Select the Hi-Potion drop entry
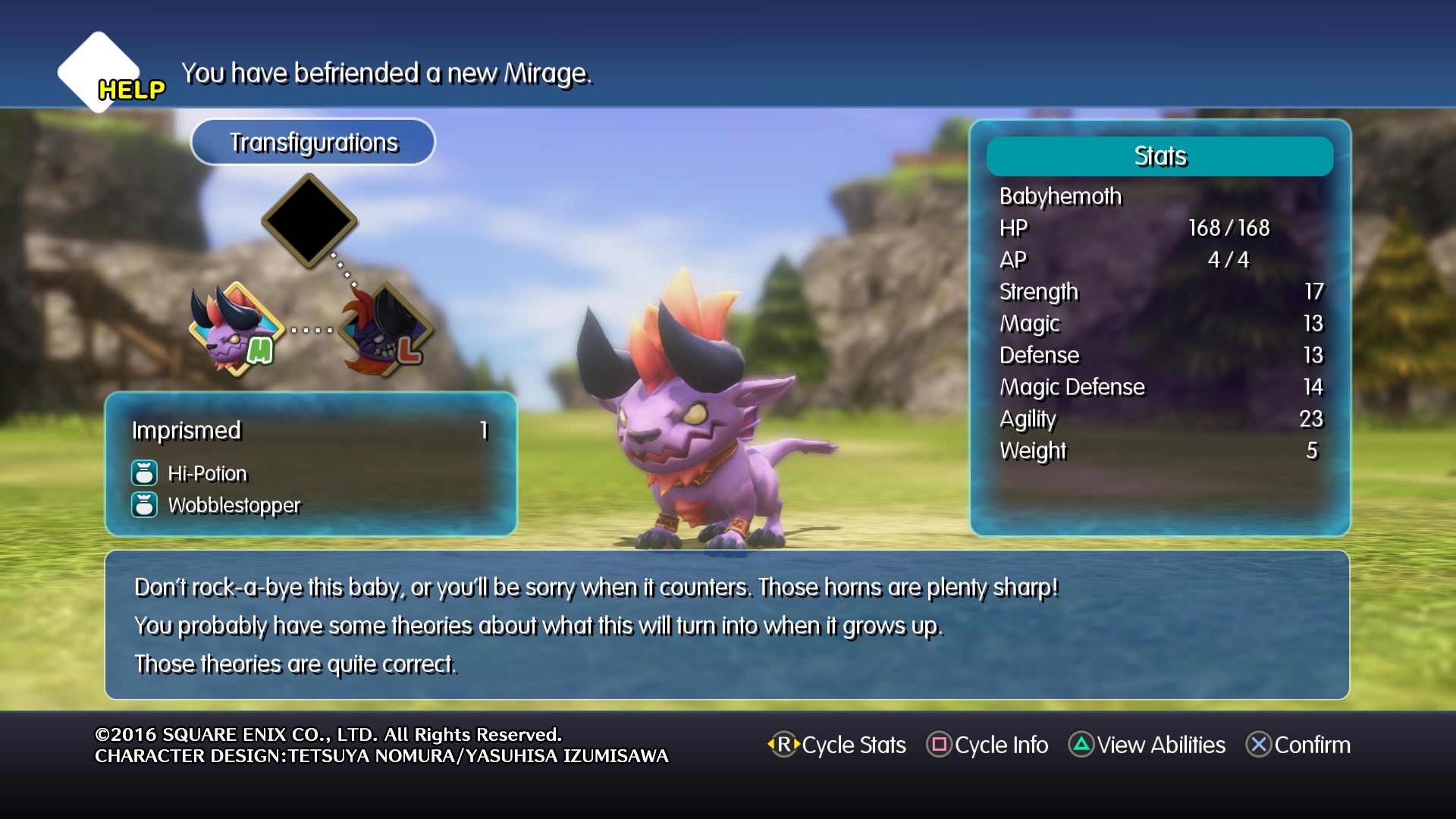Image resolution: width=1456 pixels, height=819 pixels. click(207, 474)
